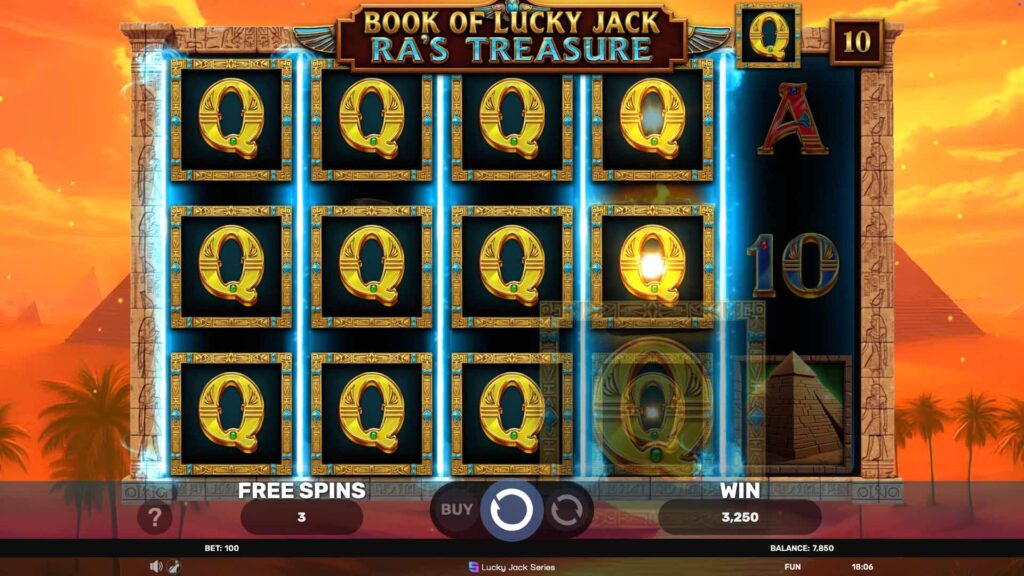
Task: Spin the reels with the central button
Action: point(511,510)
